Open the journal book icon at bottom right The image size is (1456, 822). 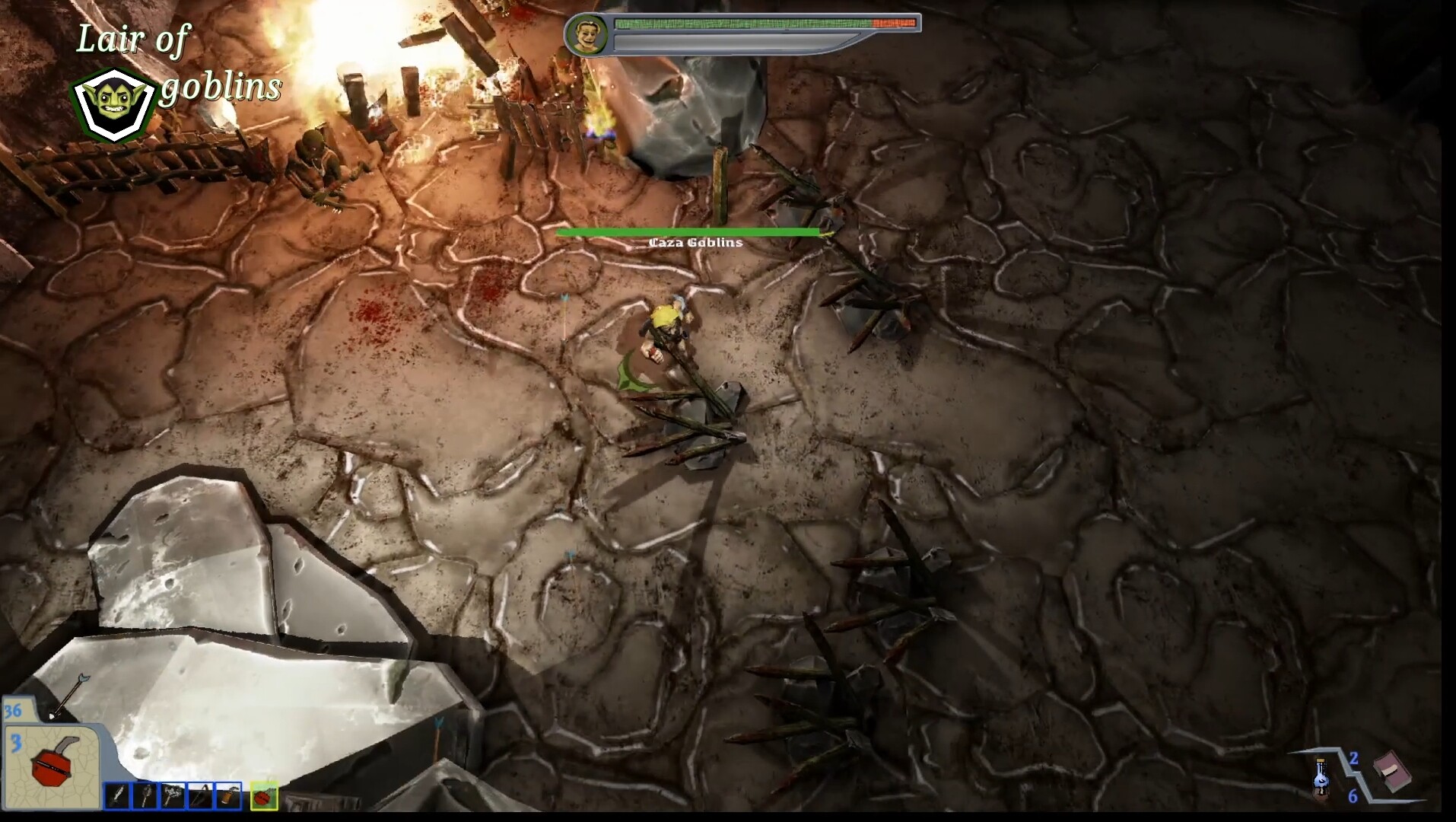click(1393, 773)
